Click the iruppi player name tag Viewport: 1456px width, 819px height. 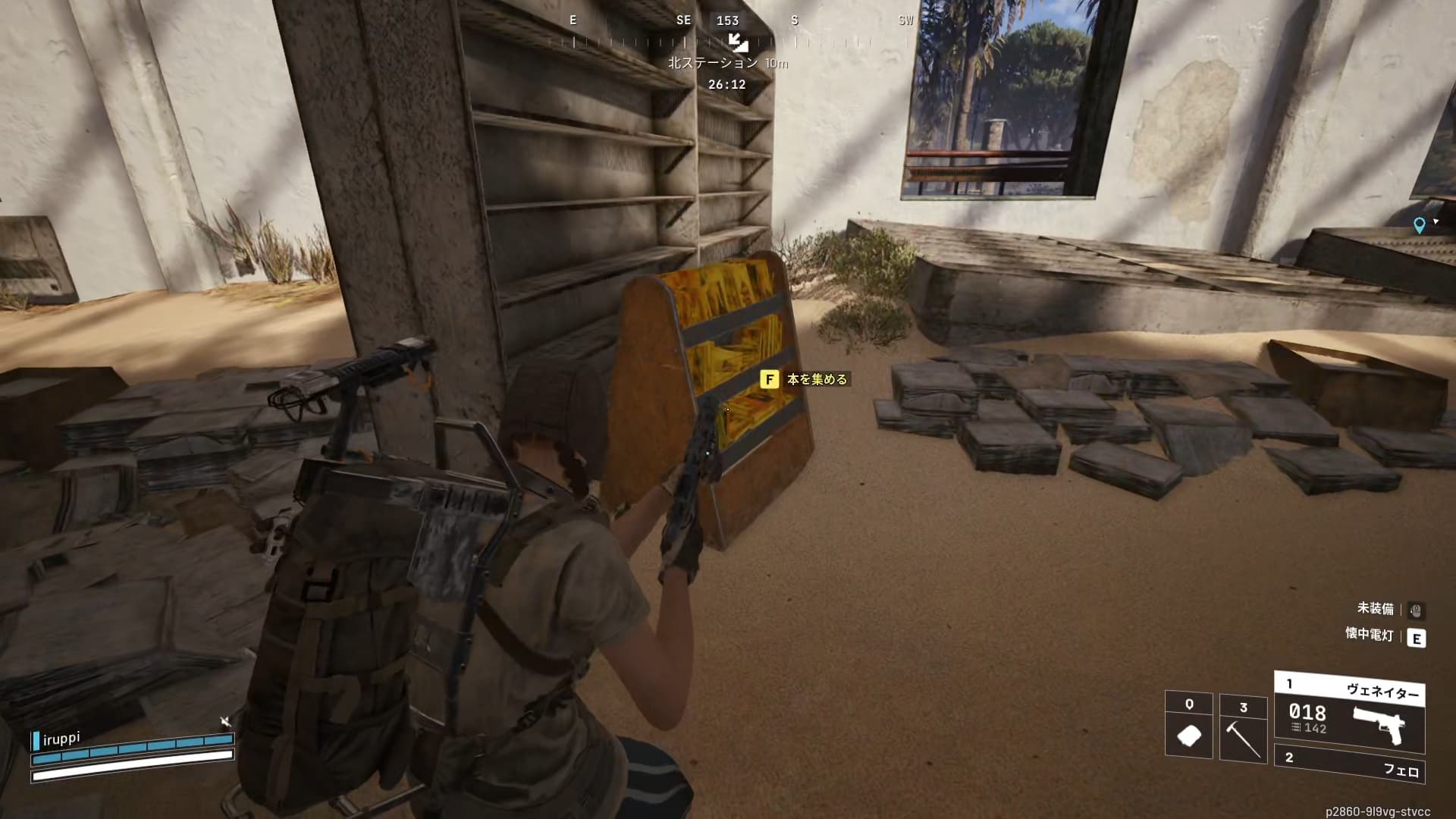pyautogui.click(x=61, y=738)
